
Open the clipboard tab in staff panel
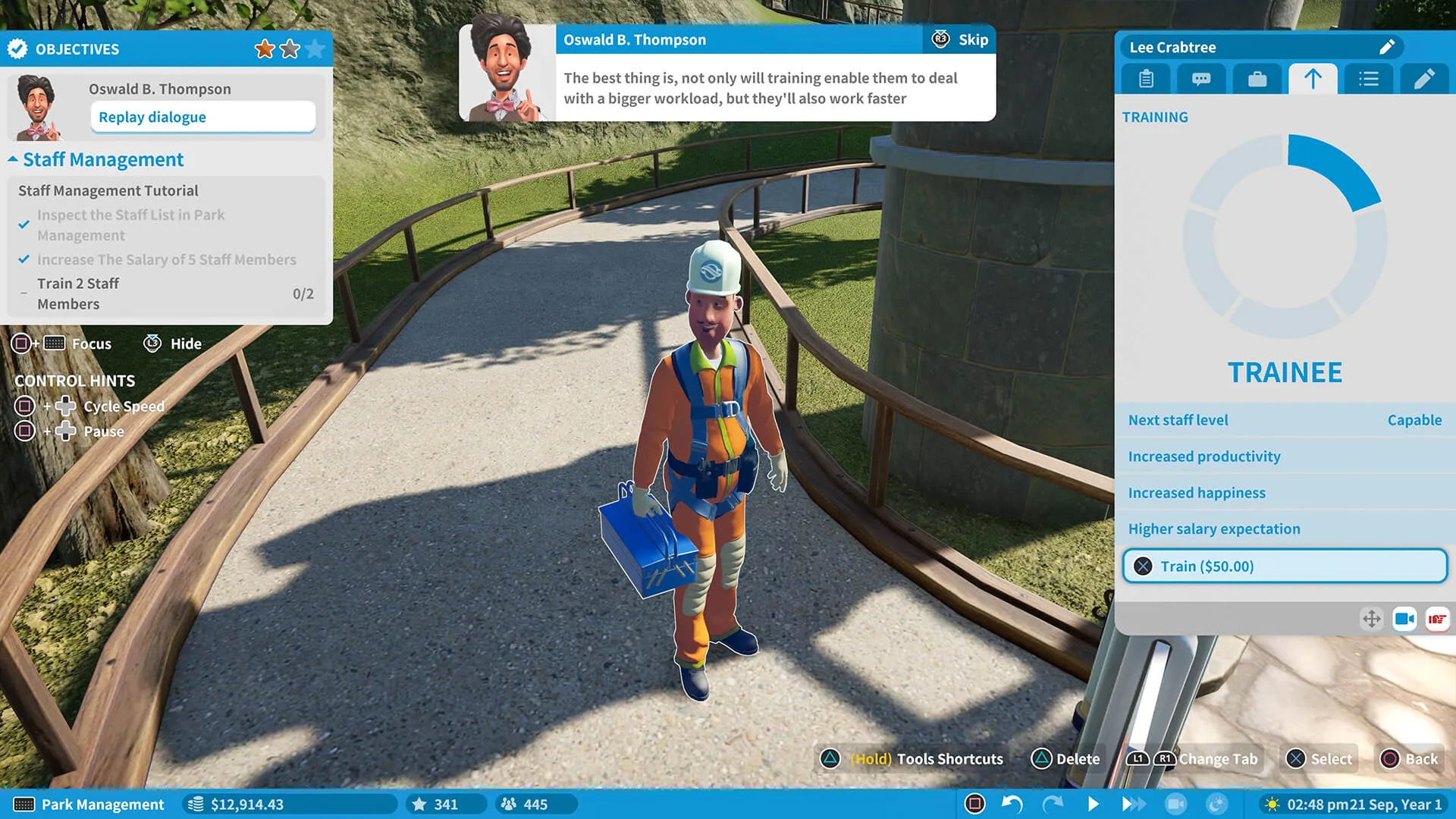click(1146, 79)
